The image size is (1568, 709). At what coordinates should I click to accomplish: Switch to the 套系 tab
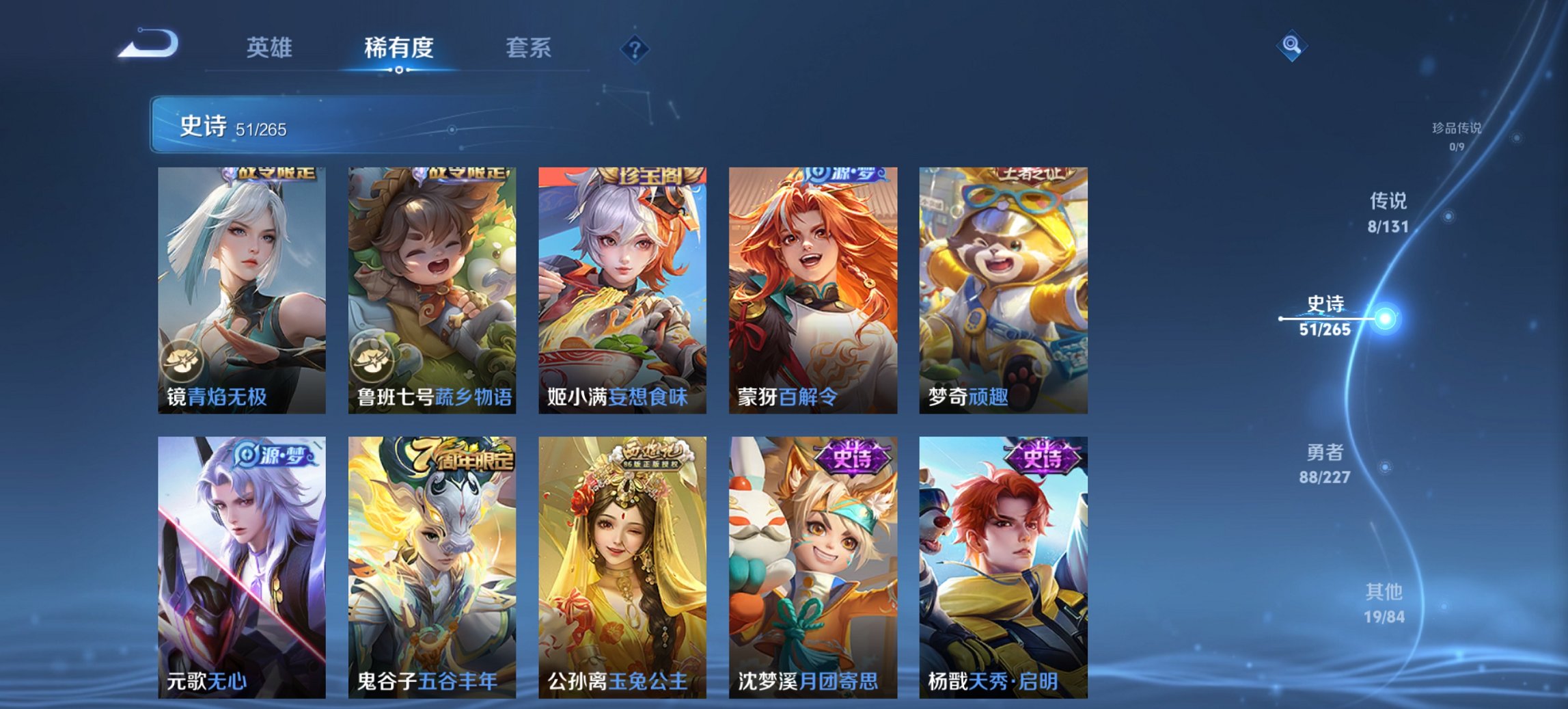(529, 48)
